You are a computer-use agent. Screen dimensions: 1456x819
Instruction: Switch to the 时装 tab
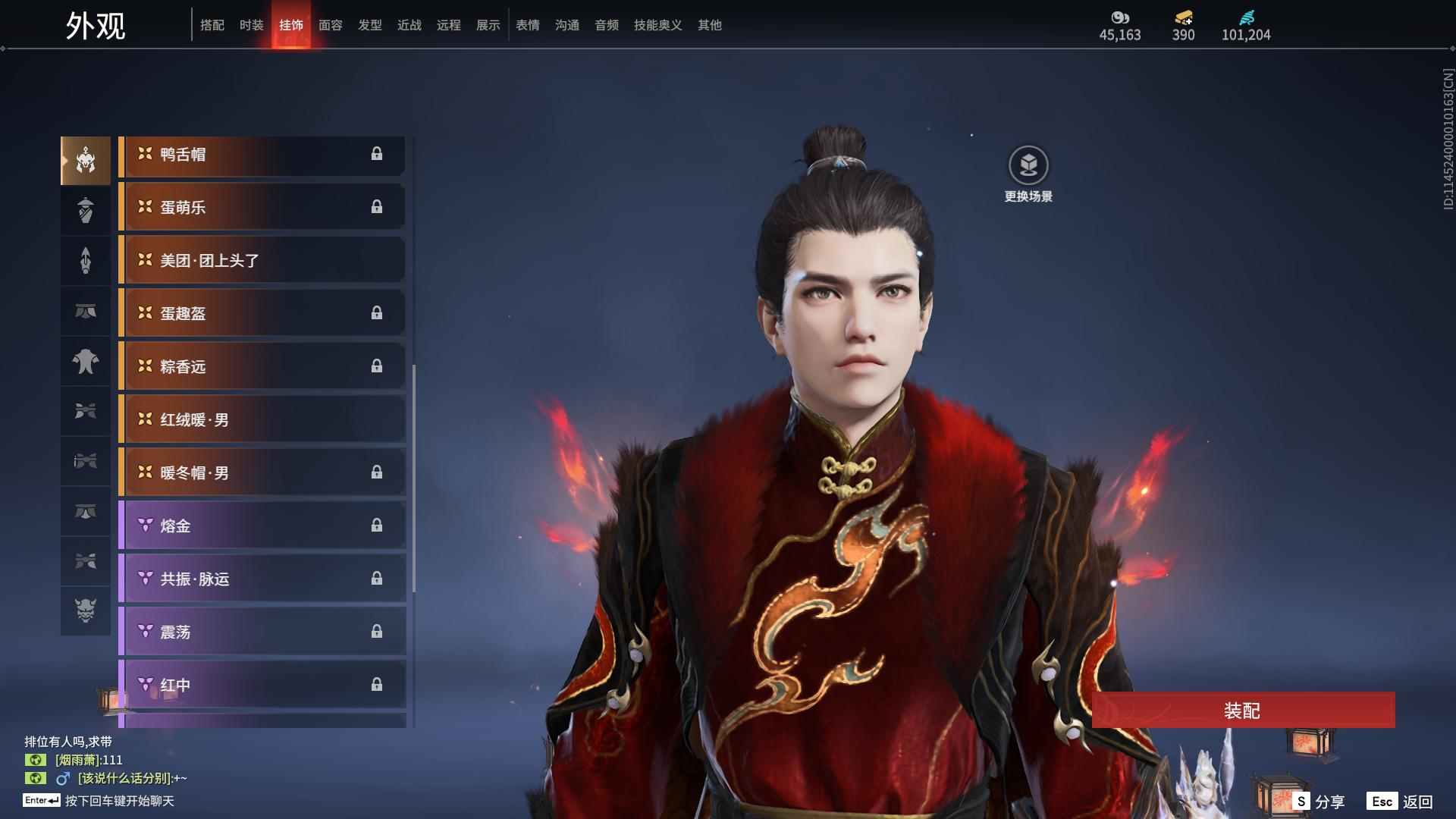pyautogui.click(x=251, y=25)
